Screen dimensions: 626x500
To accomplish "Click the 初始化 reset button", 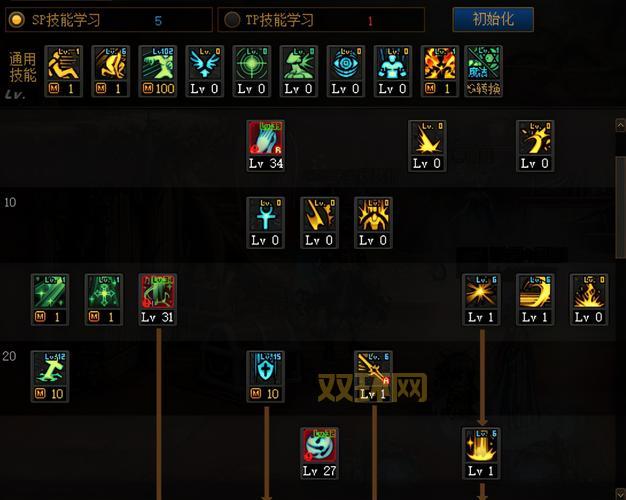I will coord(493,19).
